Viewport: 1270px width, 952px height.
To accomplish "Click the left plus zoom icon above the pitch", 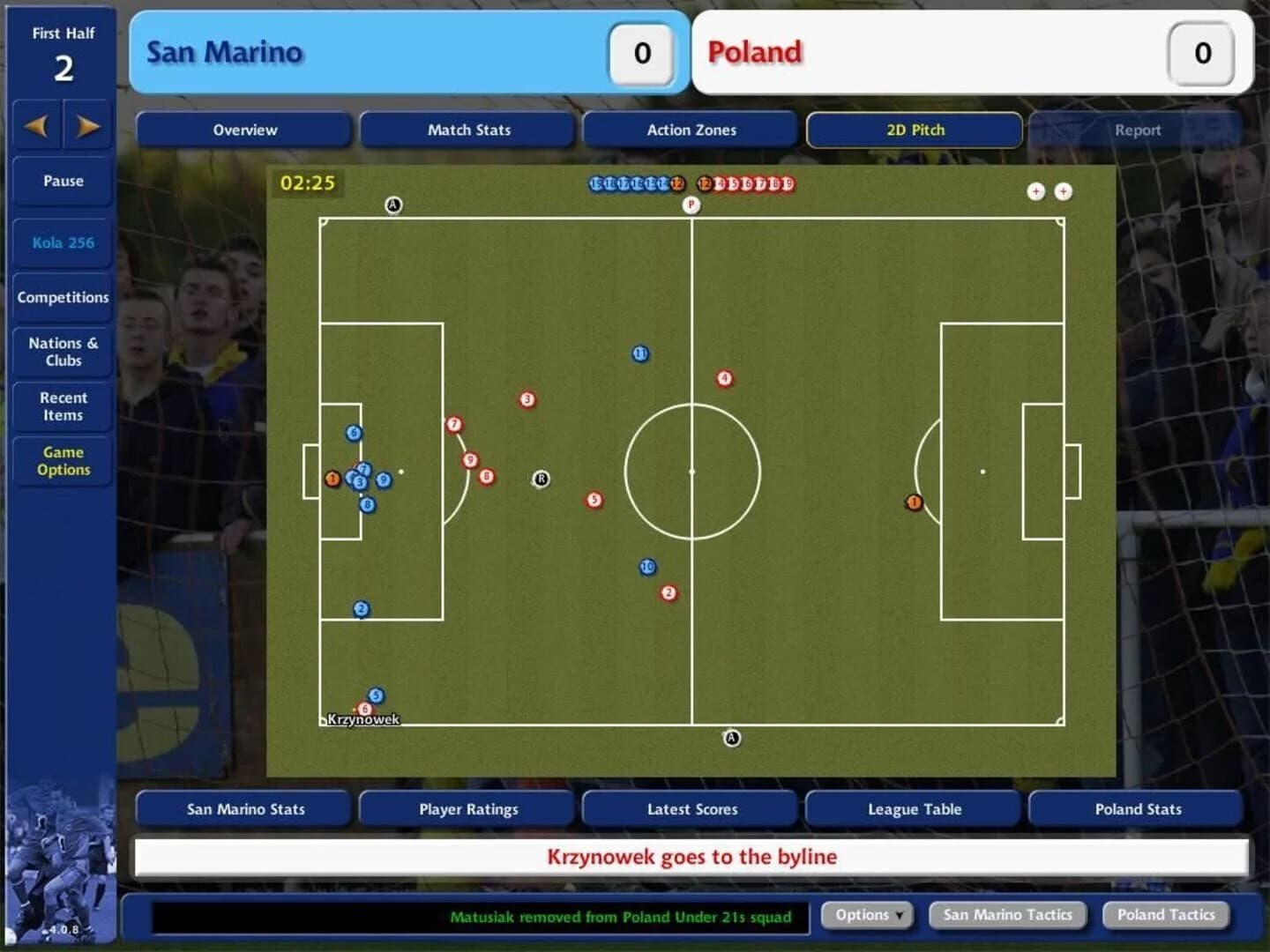I will click(x=1037, y=191).
